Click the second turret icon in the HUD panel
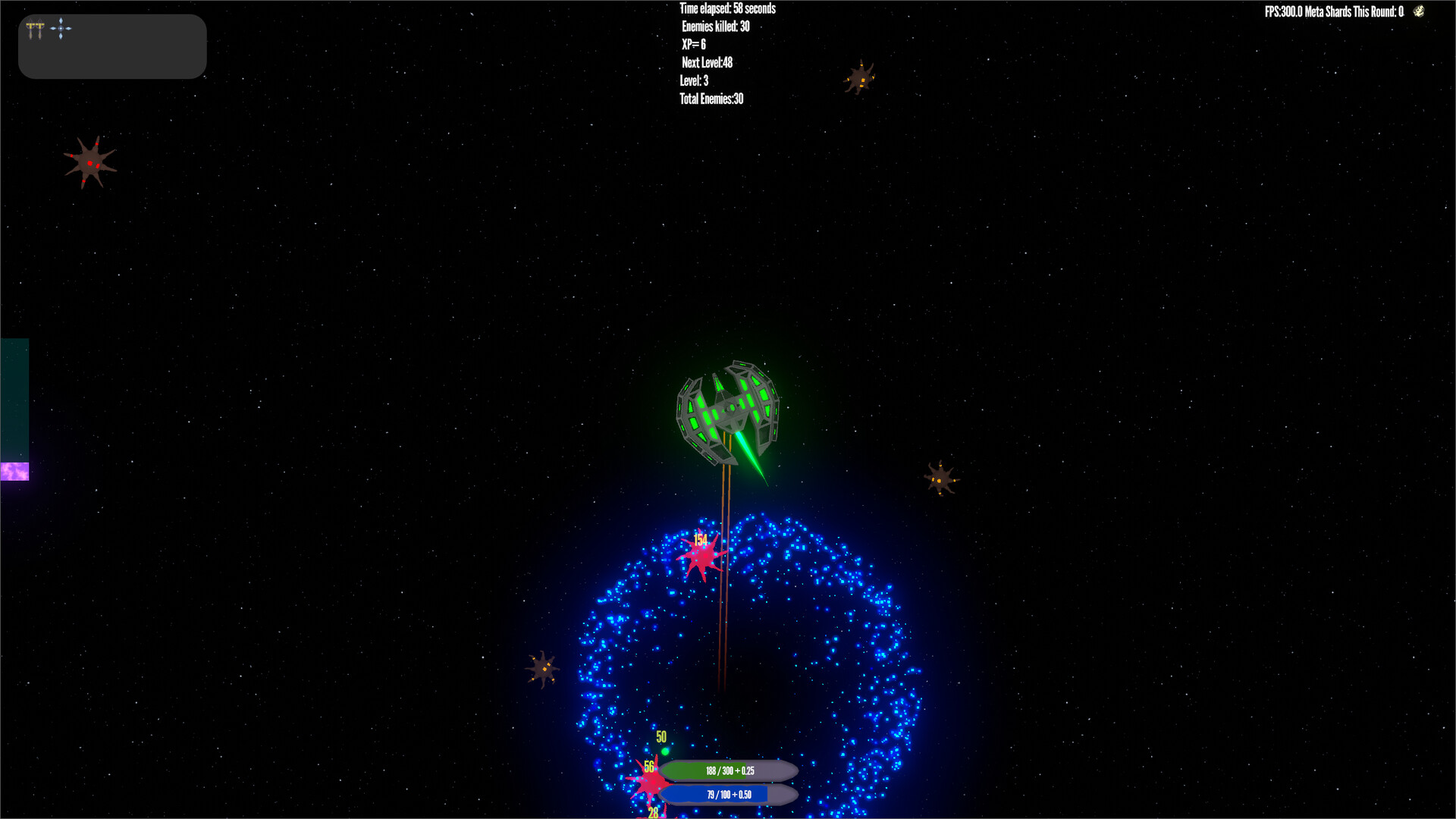This screenshot has height=819, width=1456. tap(40, 28)
